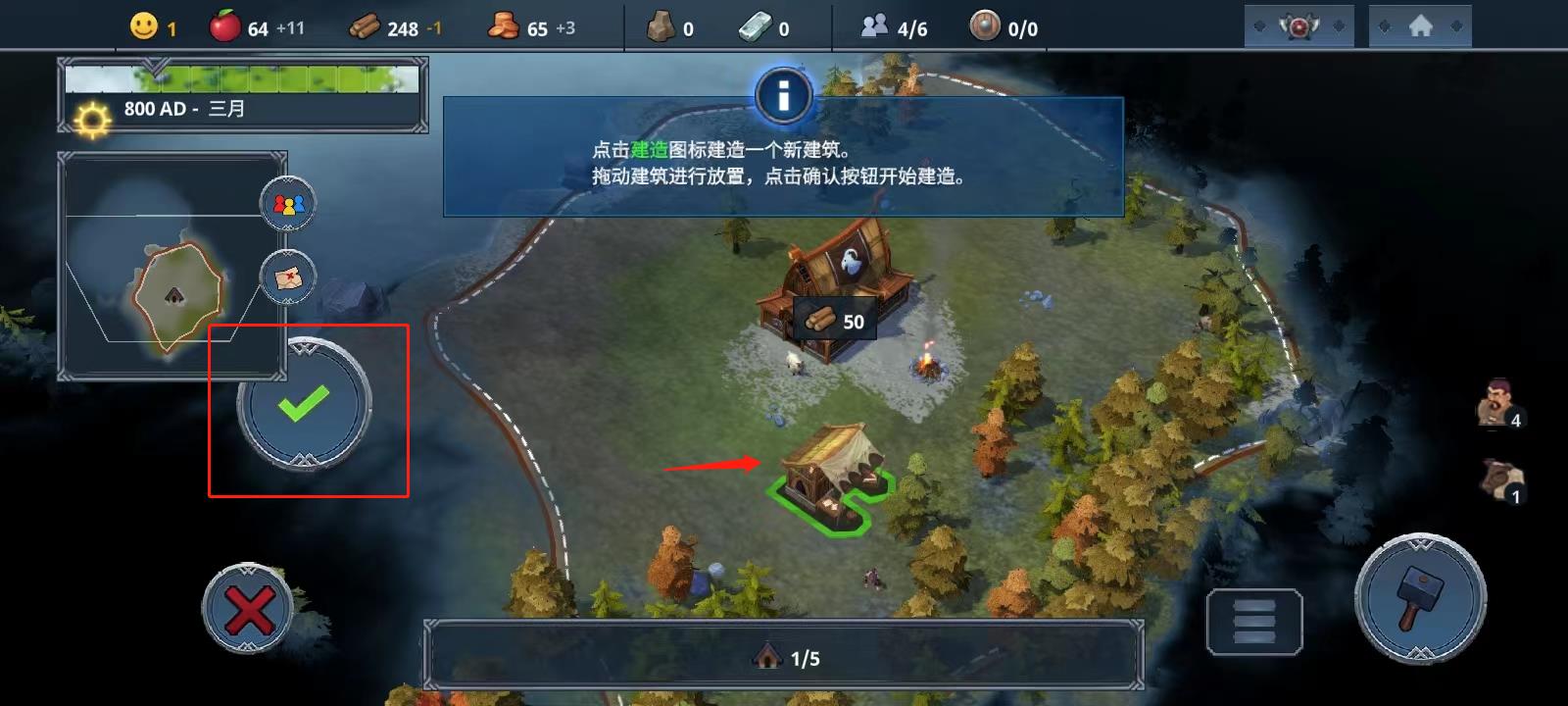Open the clan relations people icon beside minimap
Screen dimensions: 1568x706
click(286, 204)
